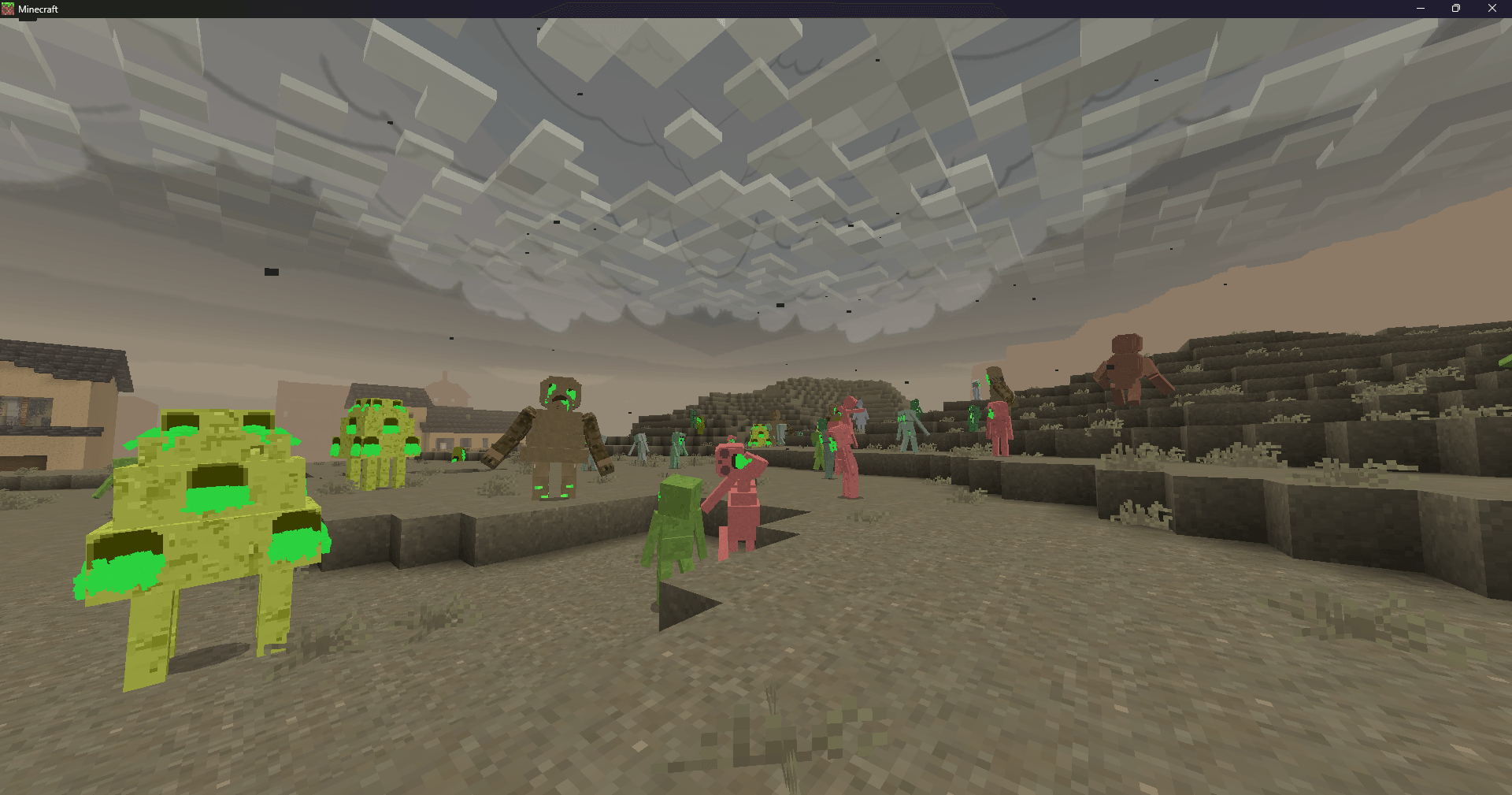Click the Minecraft grass-block icon in title bar
Viewport: 1512px width, 795px height.
click(x=9, y=9)
